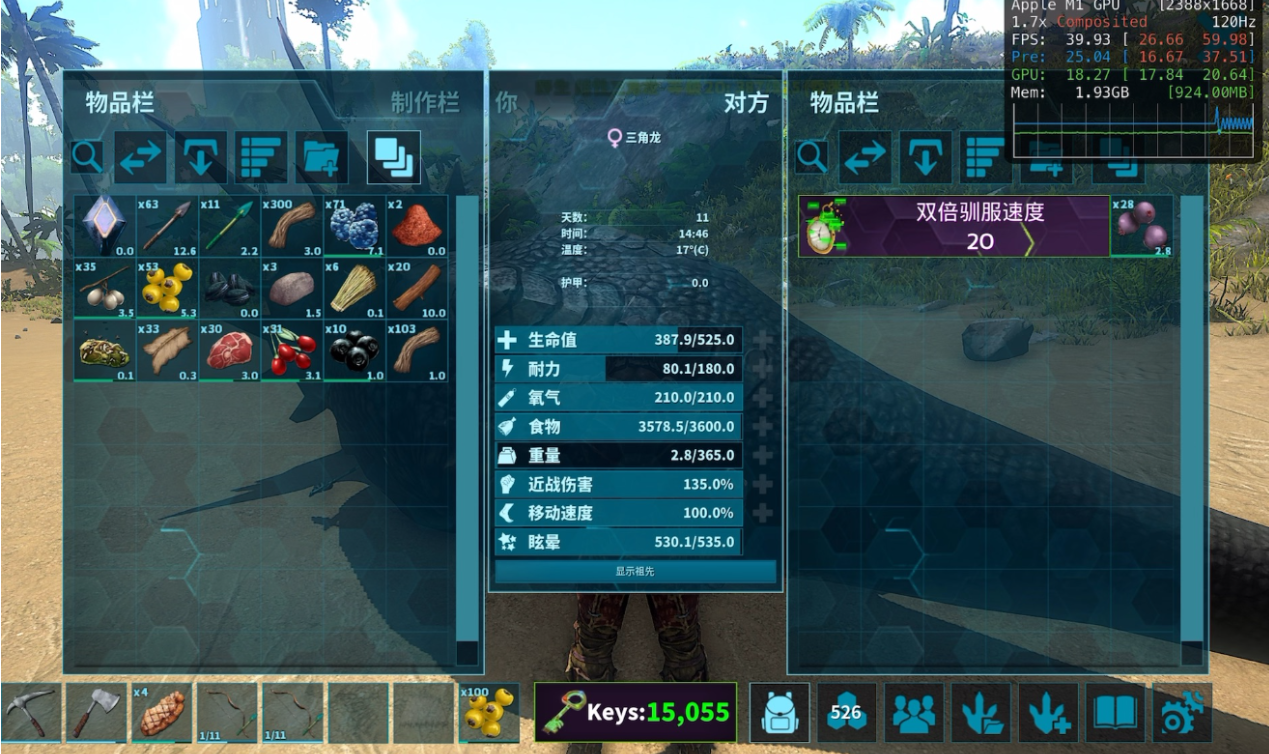
Task: Select the cooked meat hotbar slot
Action: tap(161, 713)
